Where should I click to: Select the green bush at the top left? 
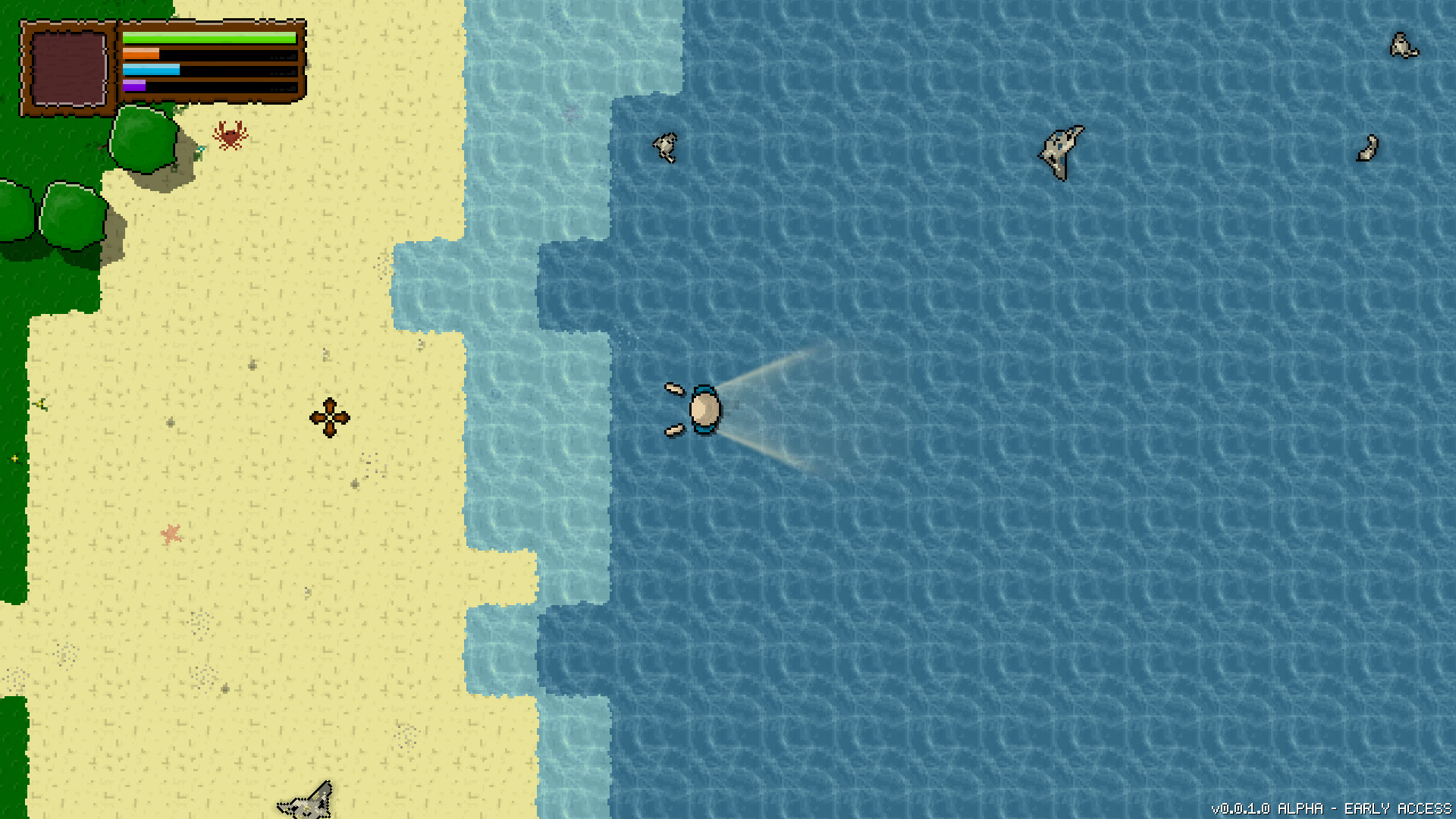tap(72, 216)
